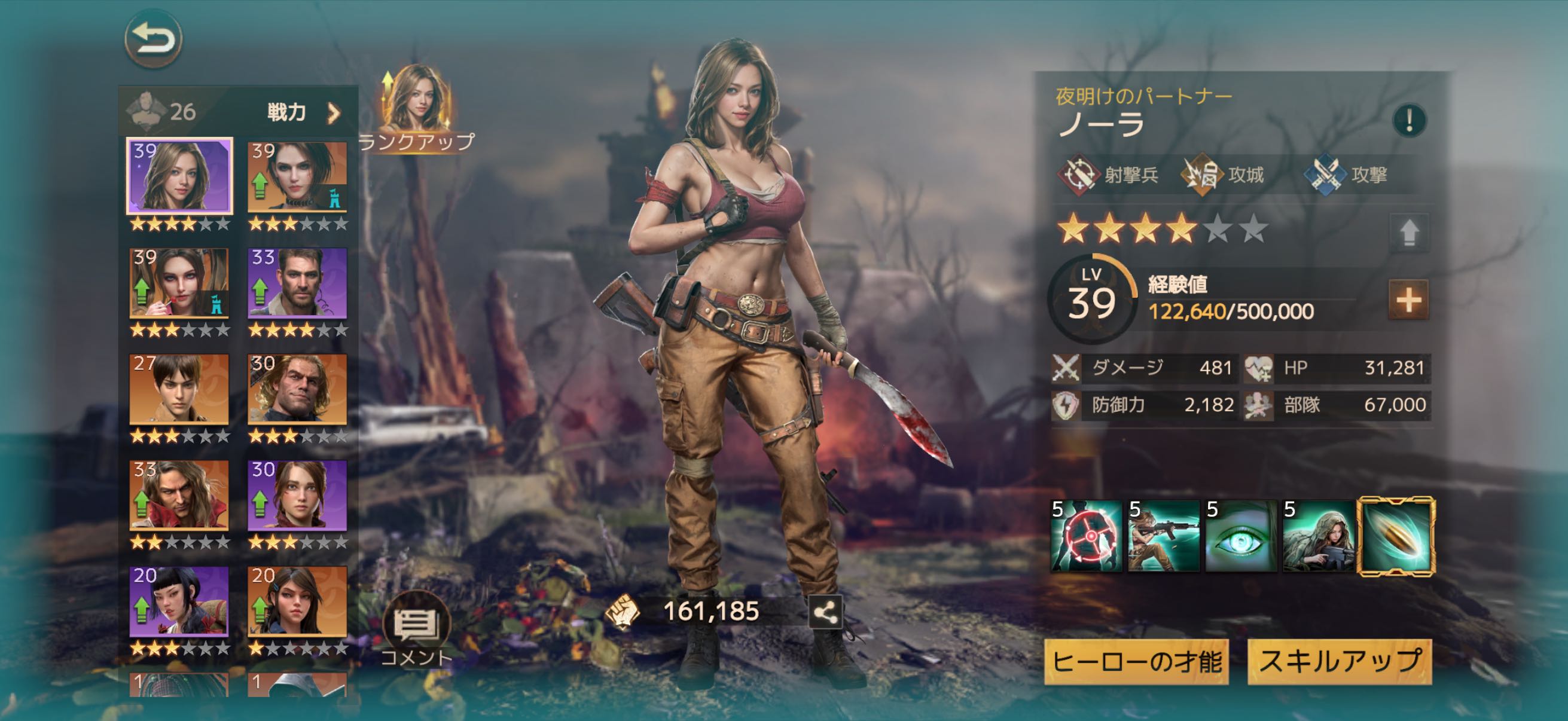This screenshot has width=1568, height=721.
Task: Select the red crosshair target skill
Action: 1087,536
